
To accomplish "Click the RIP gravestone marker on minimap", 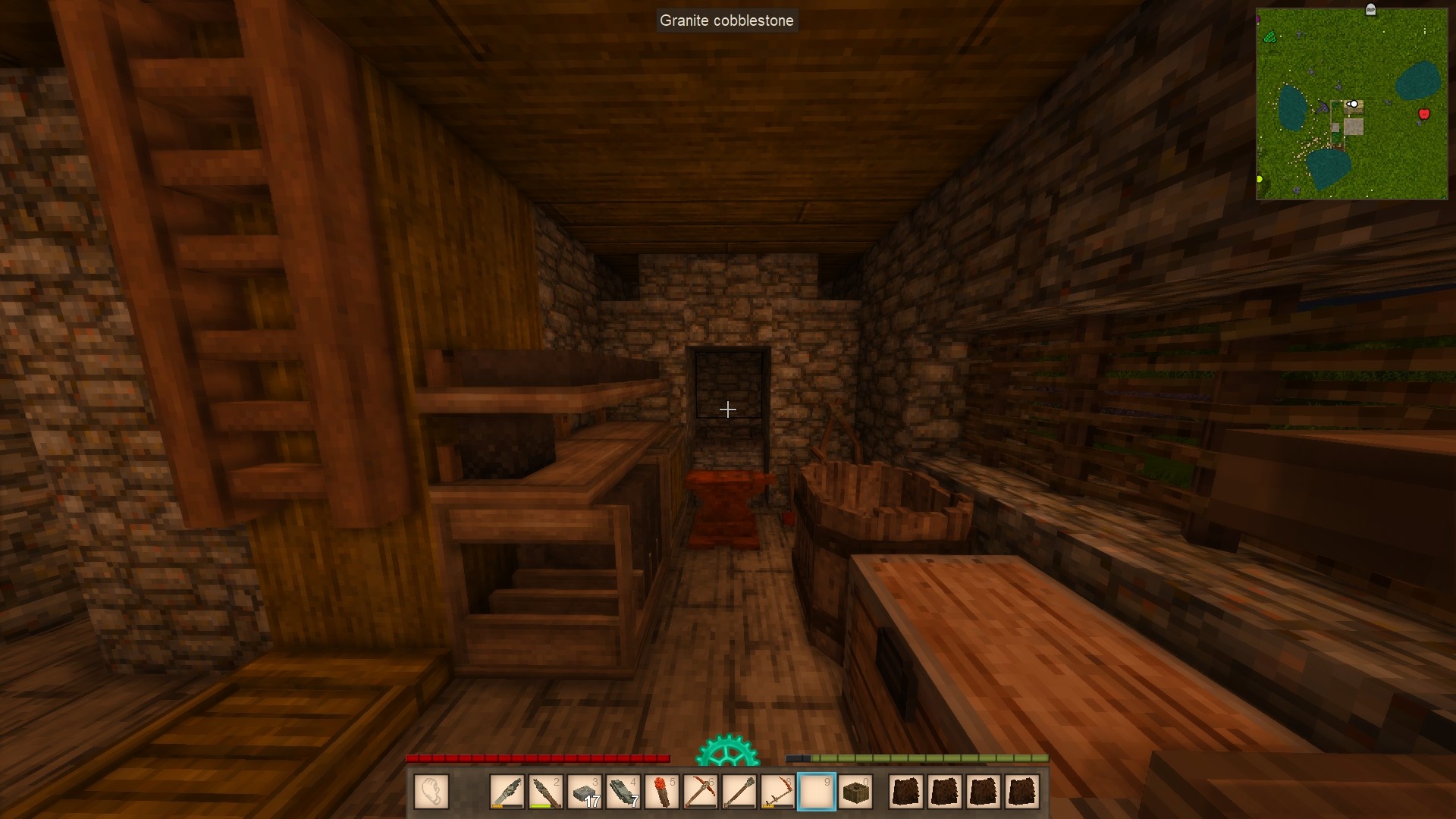I will coord(1370,9).
